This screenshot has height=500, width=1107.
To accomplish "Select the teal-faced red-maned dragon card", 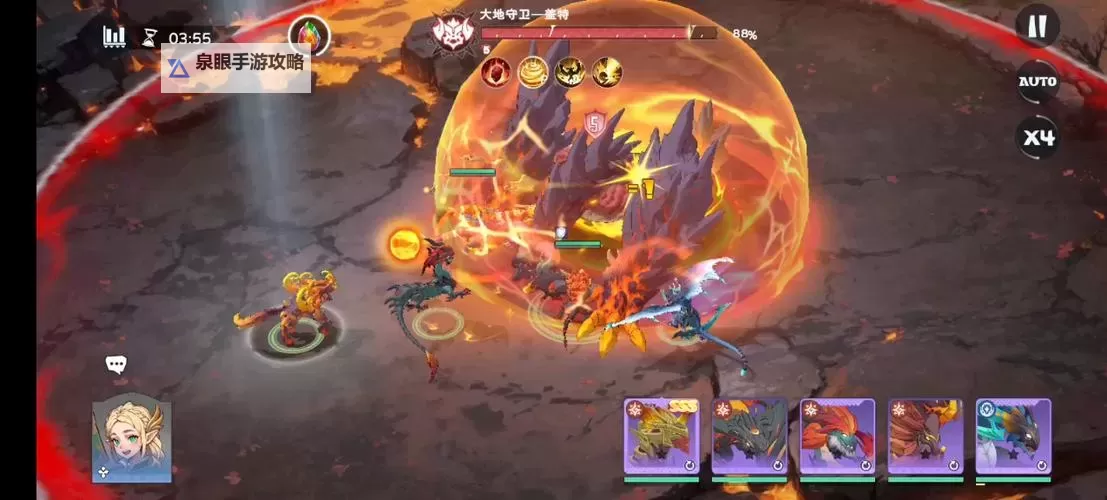I will 837,436.
